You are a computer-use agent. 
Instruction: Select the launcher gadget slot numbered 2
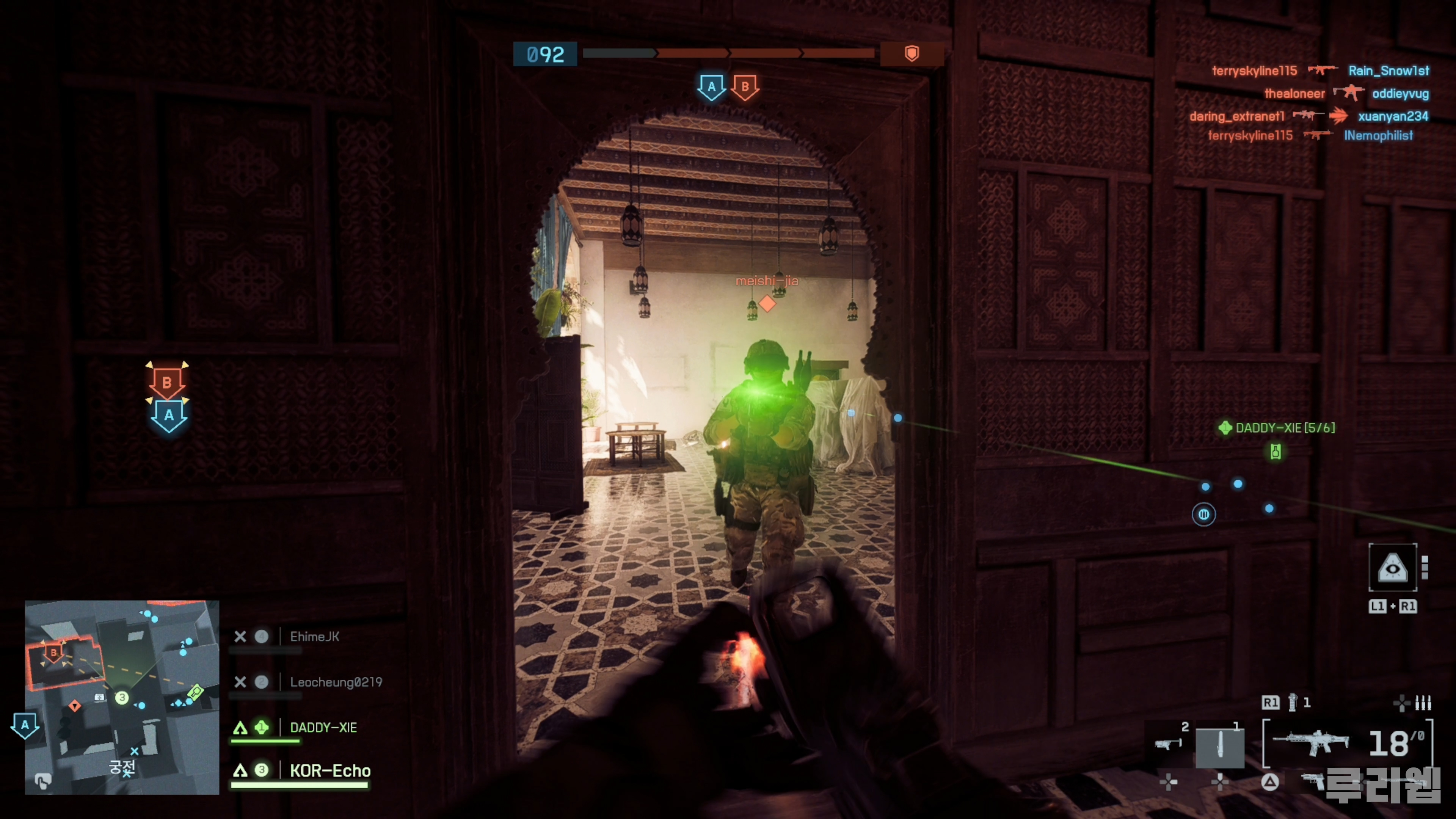(1169, 743)
